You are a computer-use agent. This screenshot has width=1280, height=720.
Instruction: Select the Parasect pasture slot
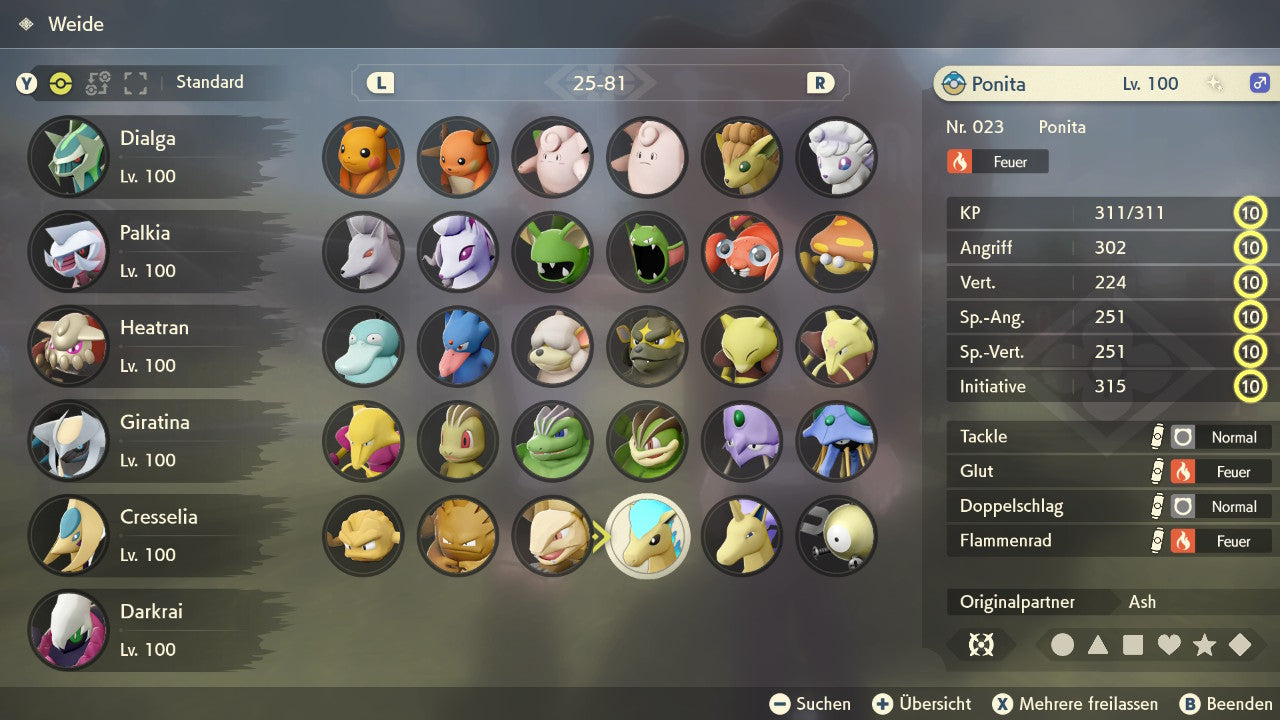(836, 251)
